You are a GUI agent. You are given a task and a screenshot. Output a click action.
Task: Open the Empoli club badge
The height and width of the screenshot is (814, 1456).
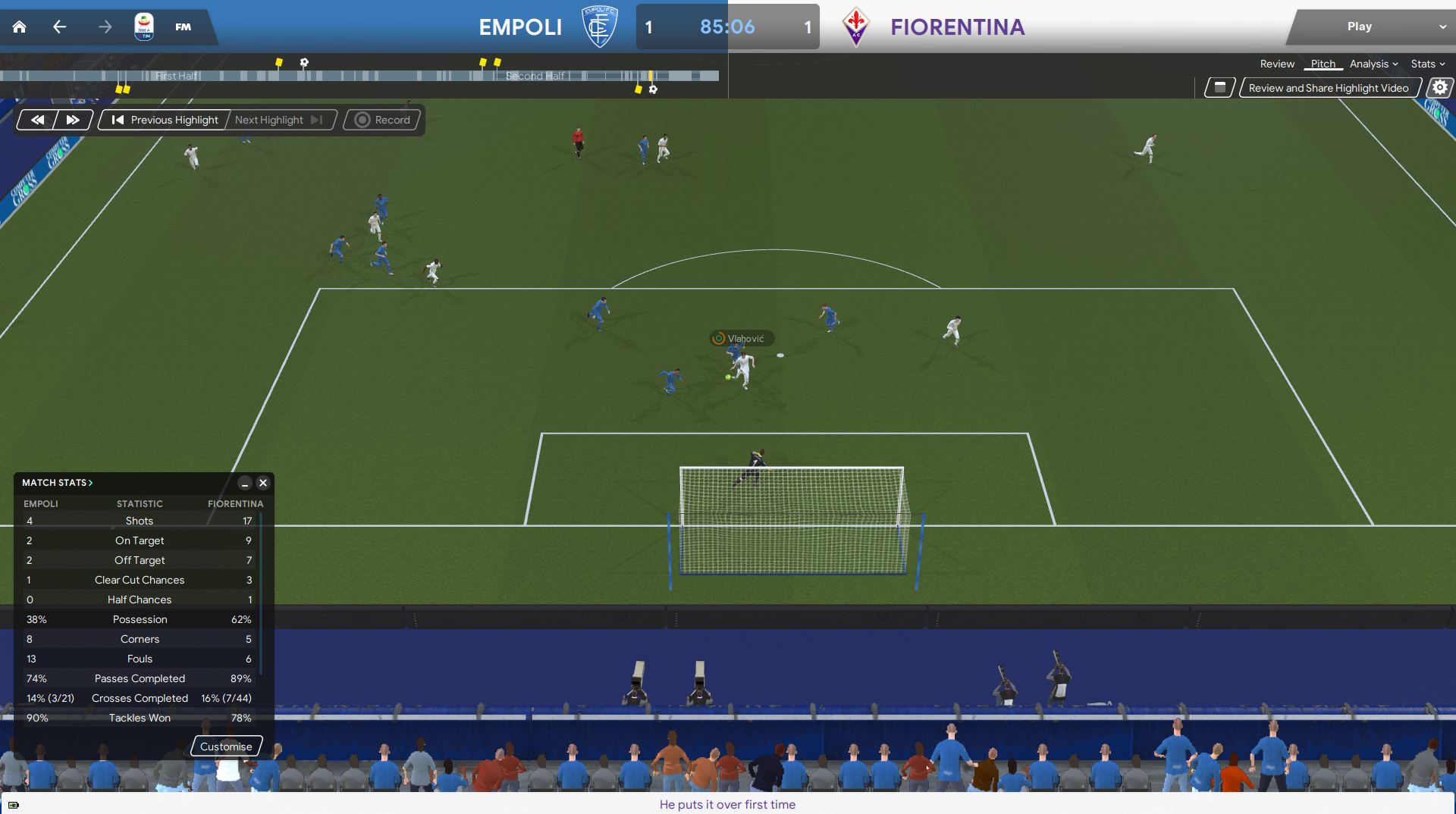[x=599, y=27]
